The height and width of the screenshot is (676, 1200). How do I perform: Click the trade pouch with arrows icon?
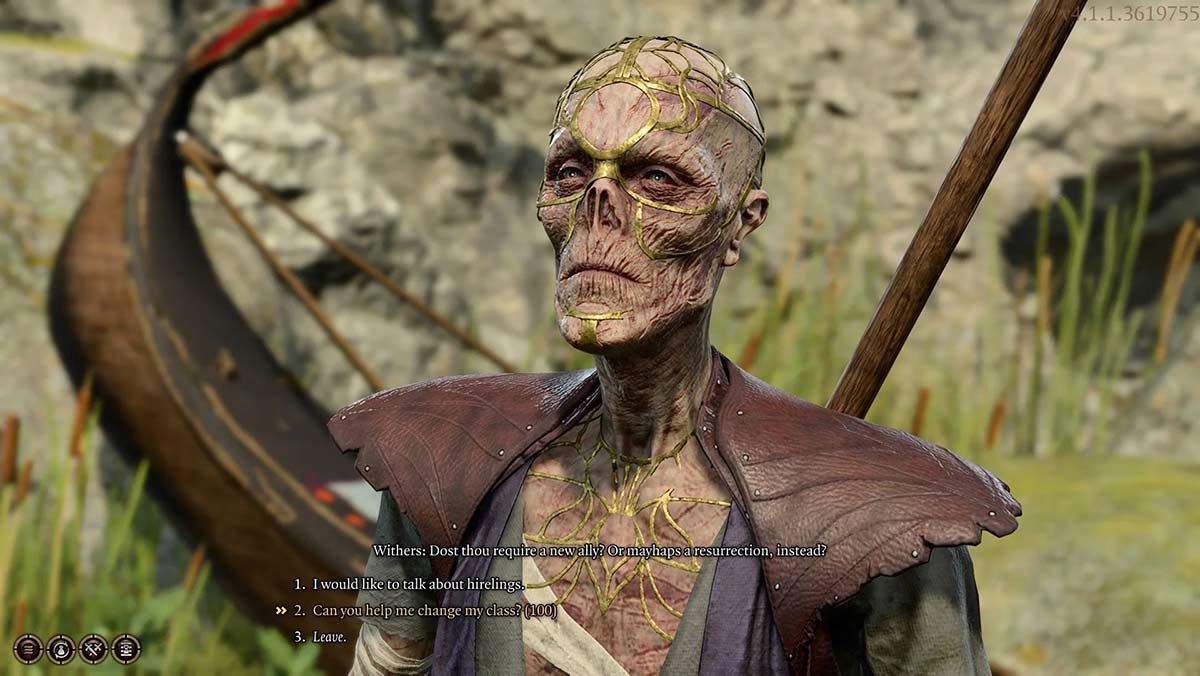pyautogui.click(x=61, y=649)
